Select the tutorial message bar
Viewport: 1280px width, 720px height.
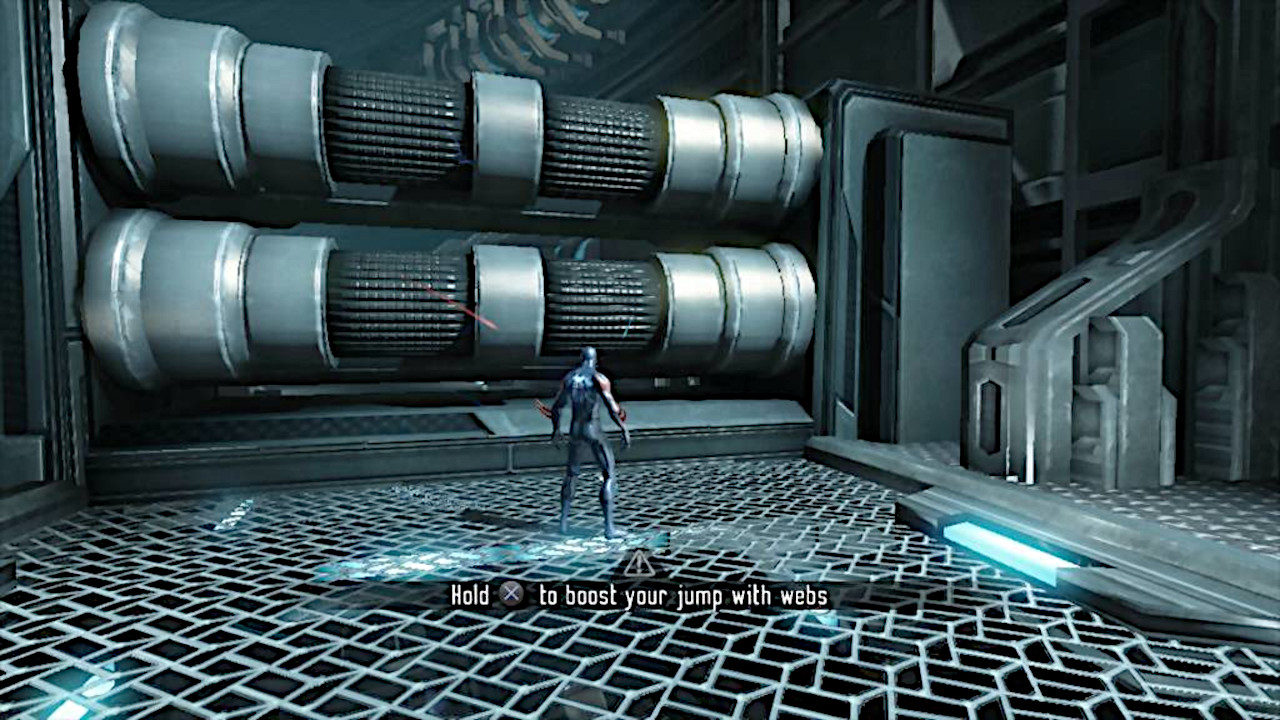point(640,596)
